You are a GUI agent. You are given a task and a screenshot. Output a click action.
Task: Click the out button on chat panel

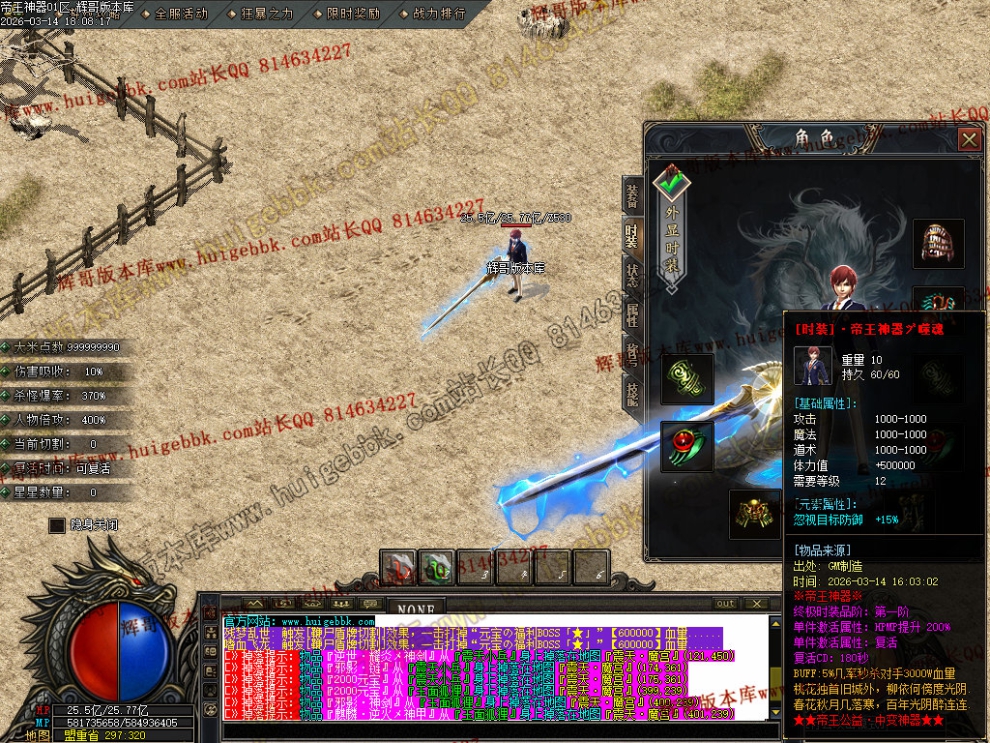726,604
